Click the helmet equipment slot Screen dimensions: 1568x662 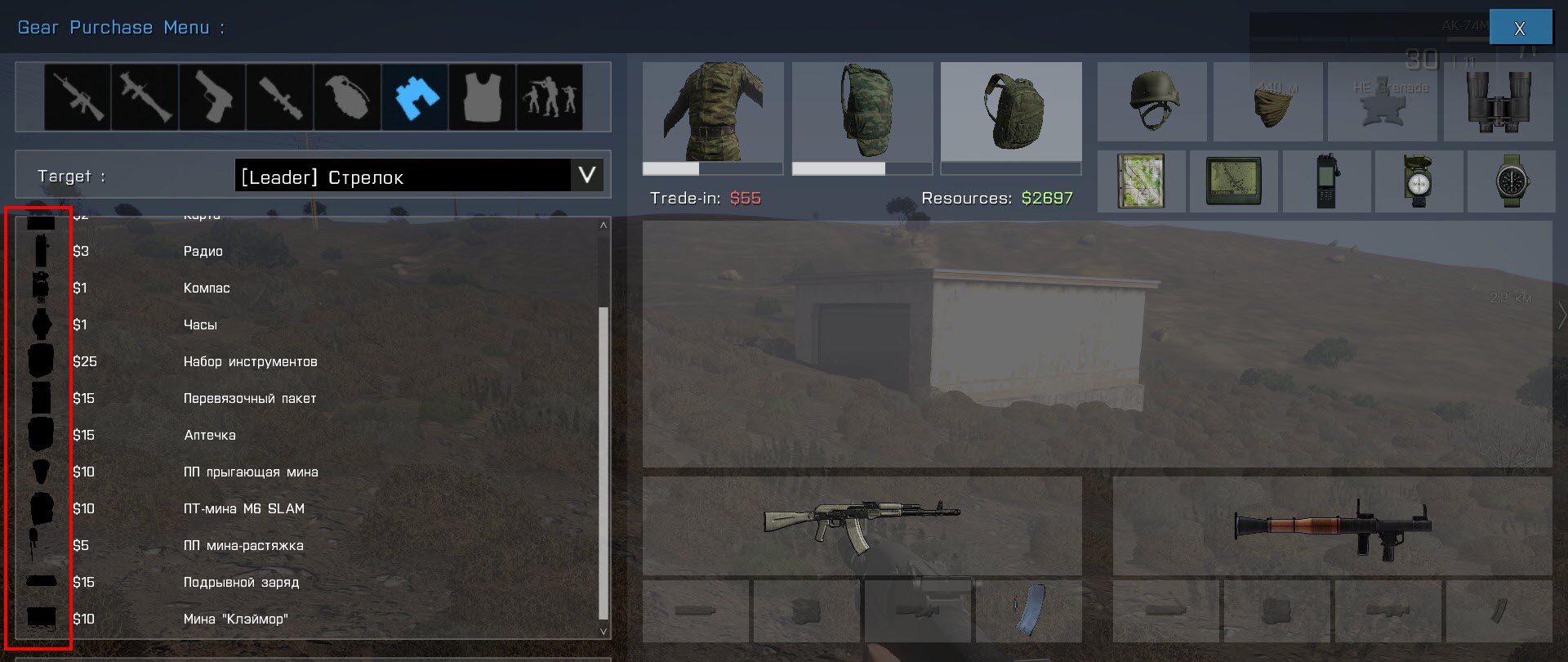coord(1151,101)
